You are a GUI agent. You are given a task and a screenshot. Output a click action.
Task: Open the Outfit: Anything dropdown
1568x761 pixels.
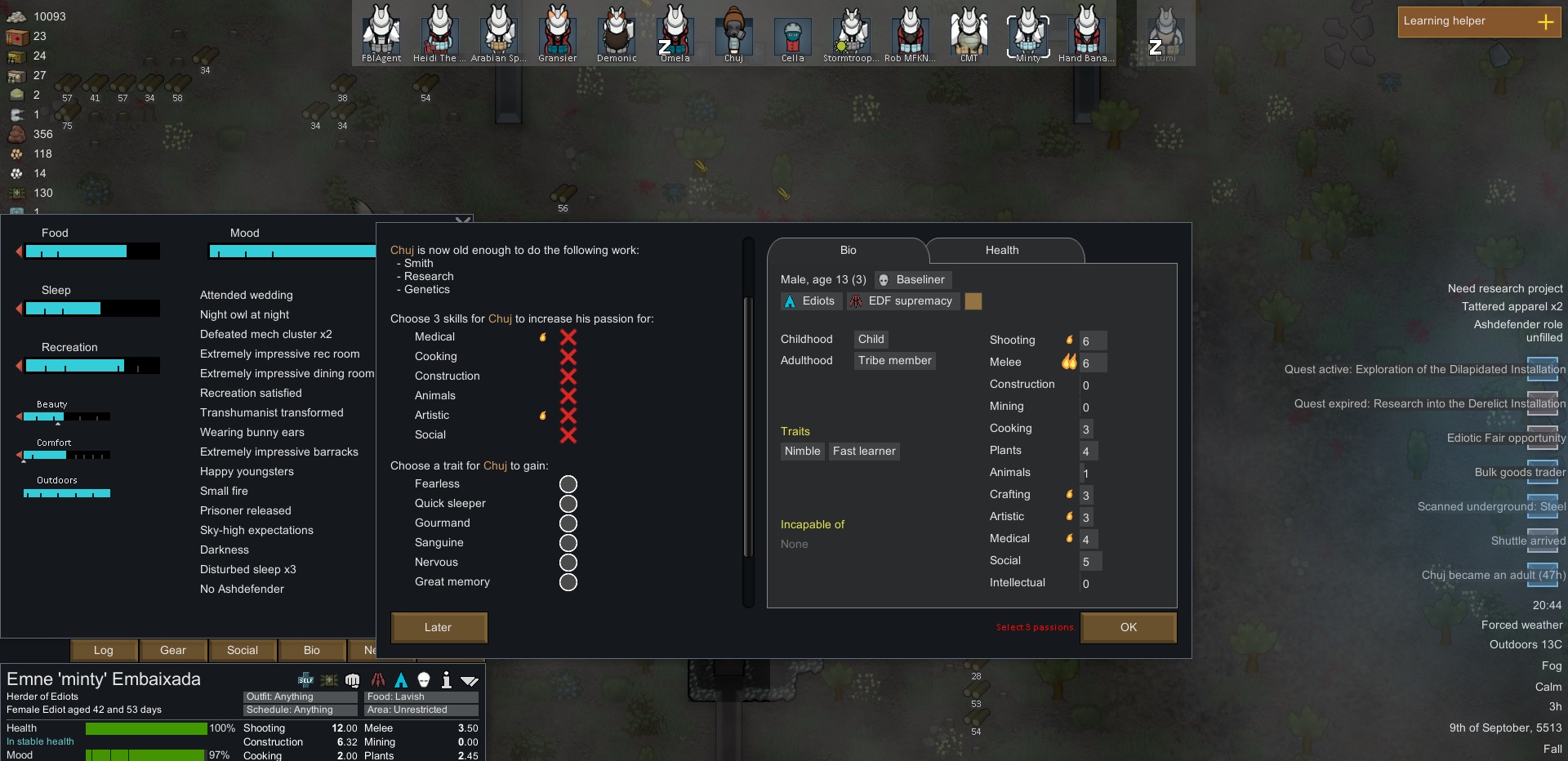point(299,696)
